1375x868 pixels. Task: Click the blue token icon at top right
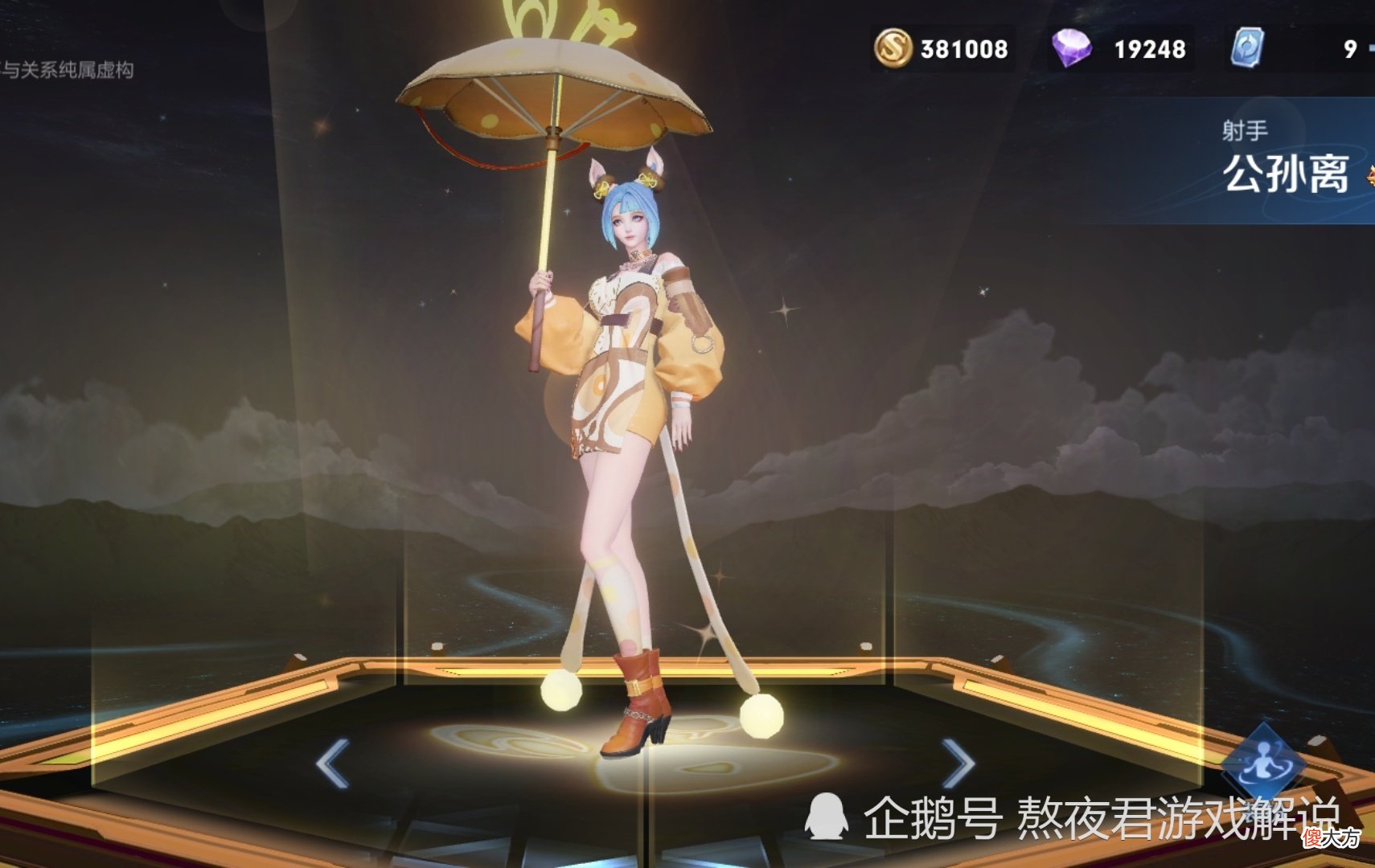pyautogui.click(x=1247, y=47)
